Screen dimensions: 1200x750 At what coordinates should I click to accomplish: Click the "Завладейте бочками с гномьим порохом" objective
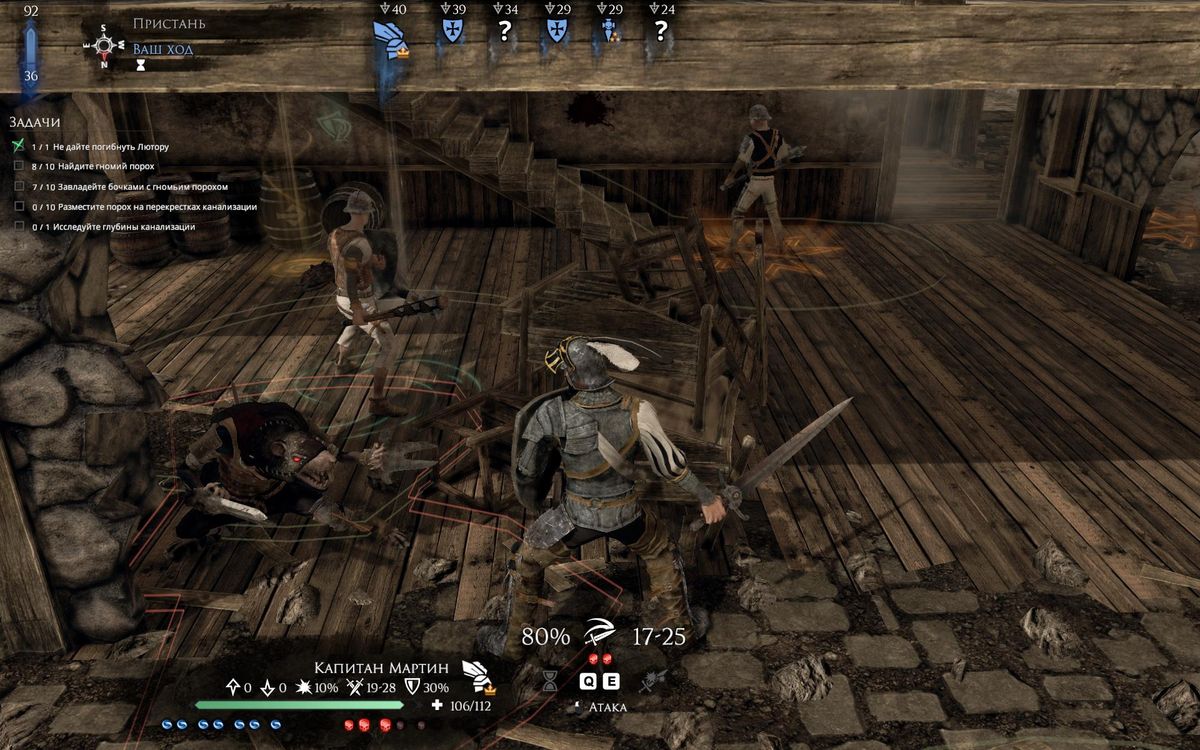click(x=142, y=187)
